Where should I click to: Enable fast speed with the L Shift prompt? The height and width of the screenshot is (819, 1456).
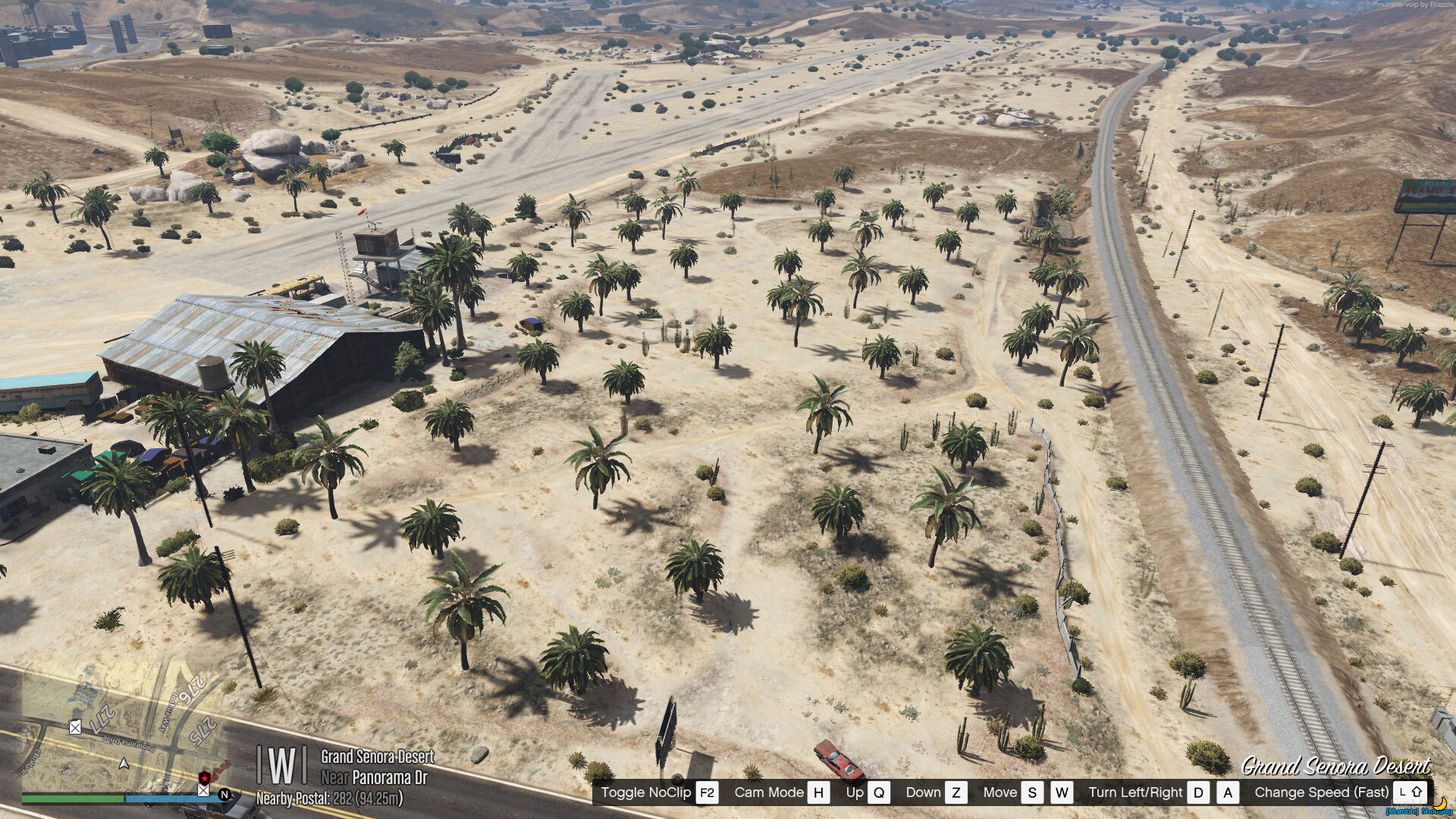pos(1410,792)
